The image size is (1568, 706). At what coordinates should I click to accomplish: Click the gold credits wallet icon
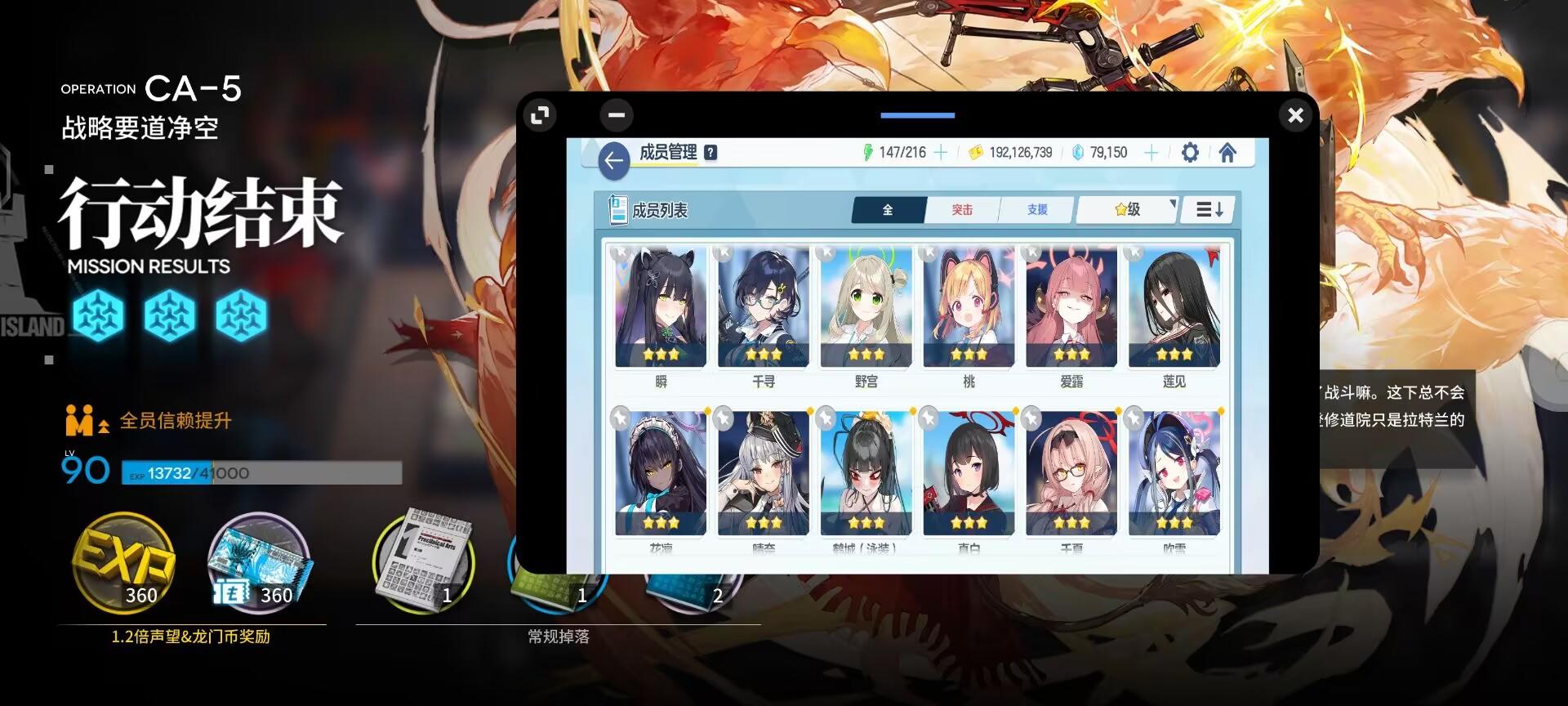pyautogui.click(x=977, y=152)
